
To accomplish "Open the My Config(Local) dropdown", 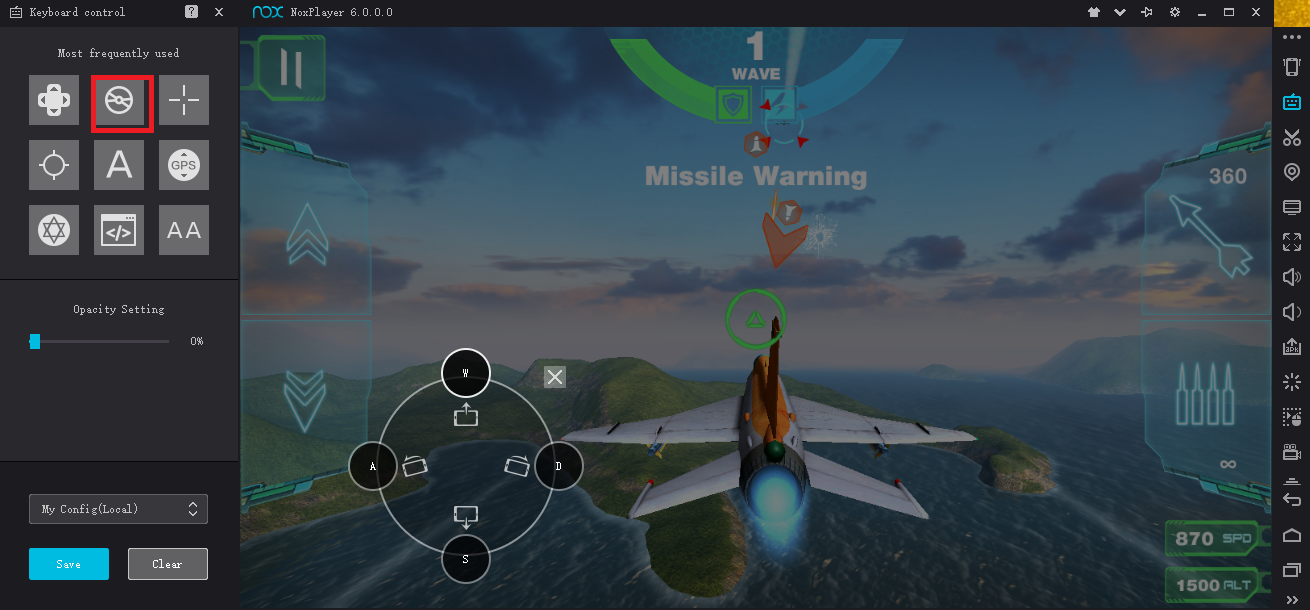I will tap(118, 509).
